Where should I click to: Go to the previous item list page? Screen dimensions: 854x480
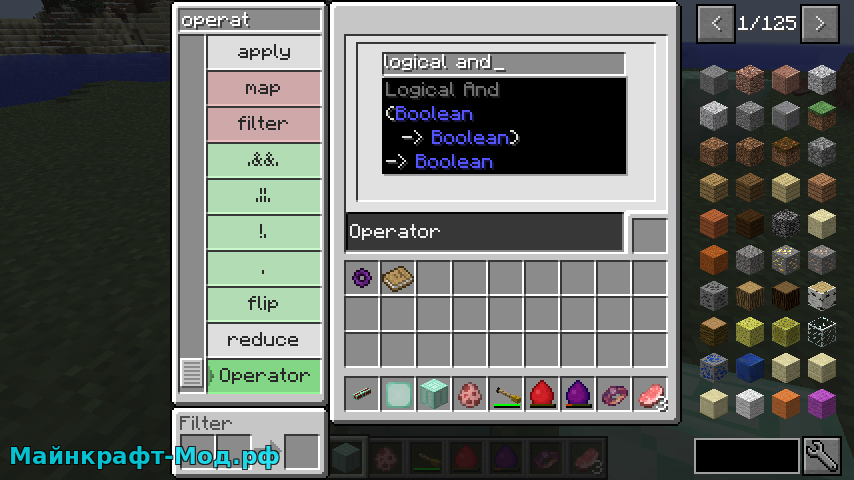click(x=715, y=23)
